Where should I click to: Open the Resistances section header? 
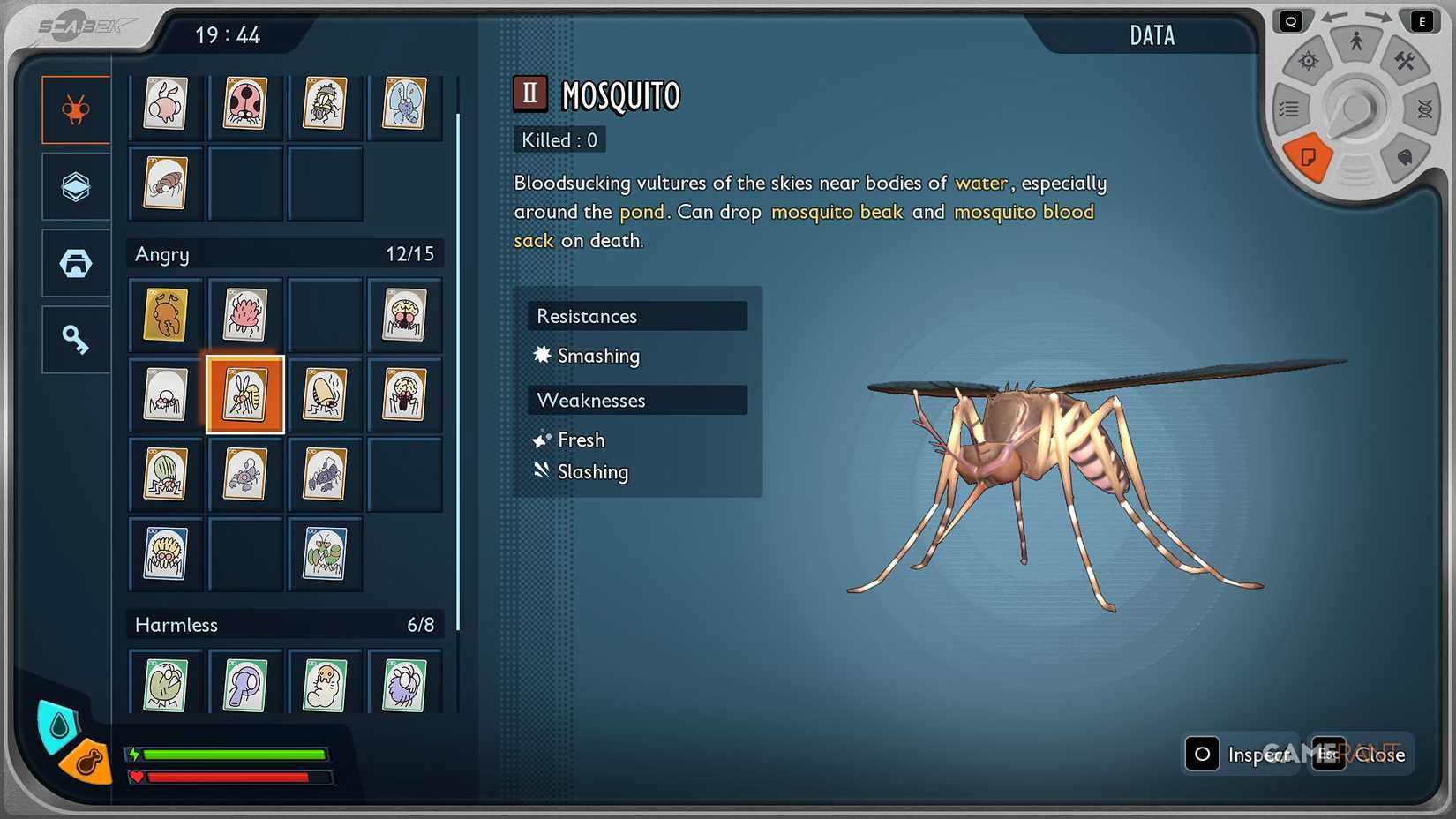coord(636,316)
